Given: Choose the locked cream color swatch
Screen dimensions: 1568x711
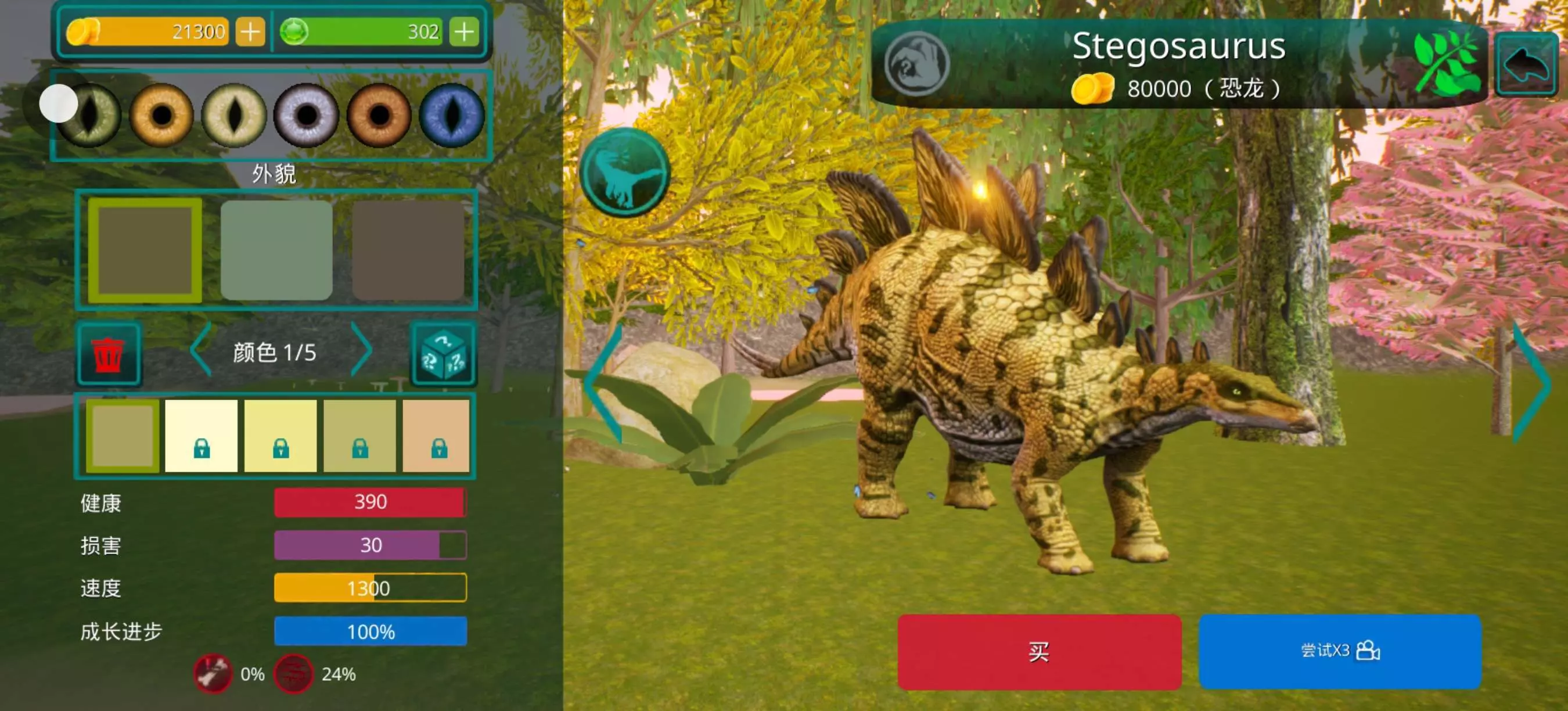Looking at the screenshot, I should 202,435.
